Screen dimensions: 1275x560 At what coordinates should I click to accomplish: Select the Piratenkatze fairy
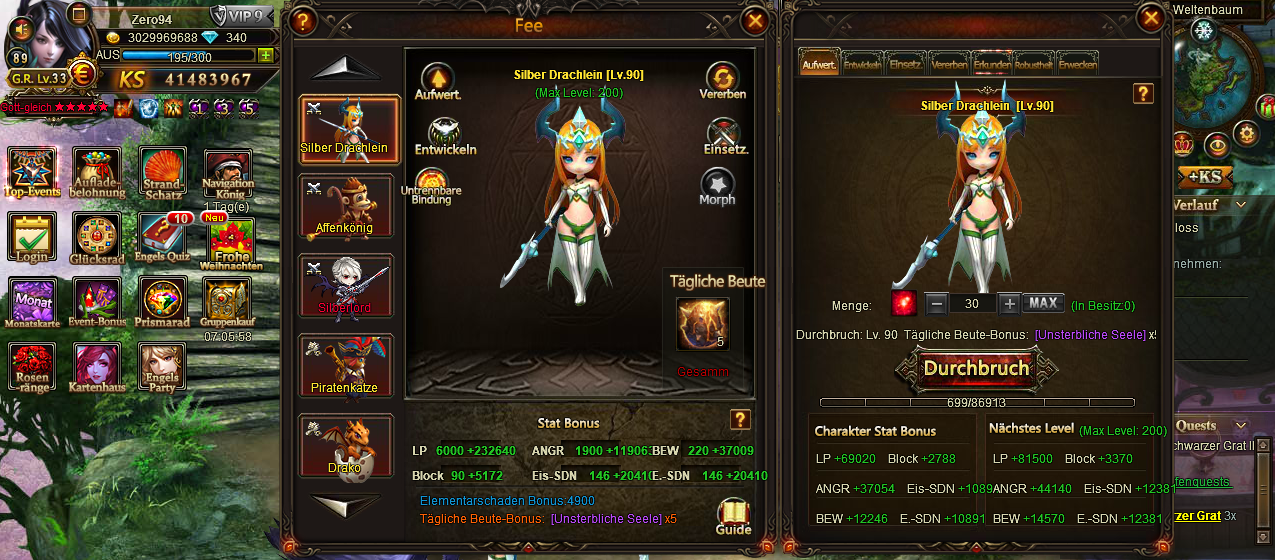tap(346, 365)
